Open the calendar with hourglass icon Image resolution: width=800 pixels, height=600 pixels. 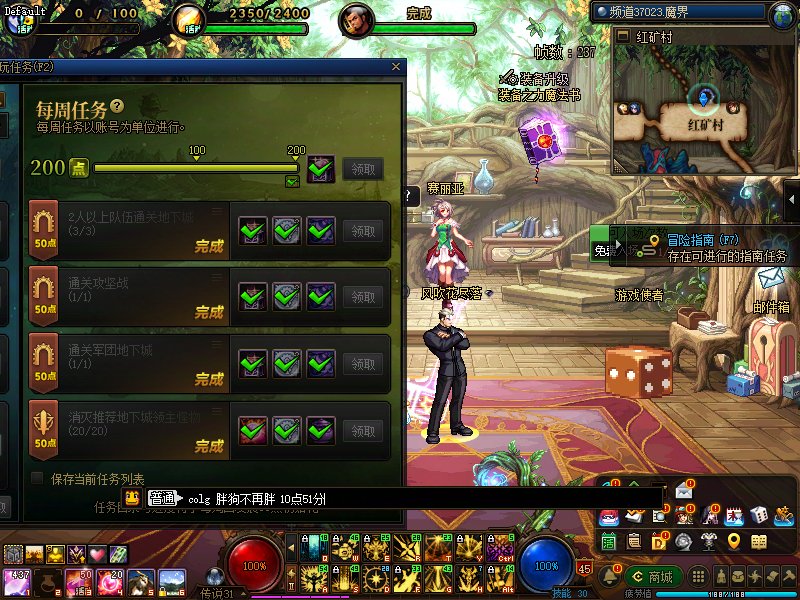click(x=734, y=515)
